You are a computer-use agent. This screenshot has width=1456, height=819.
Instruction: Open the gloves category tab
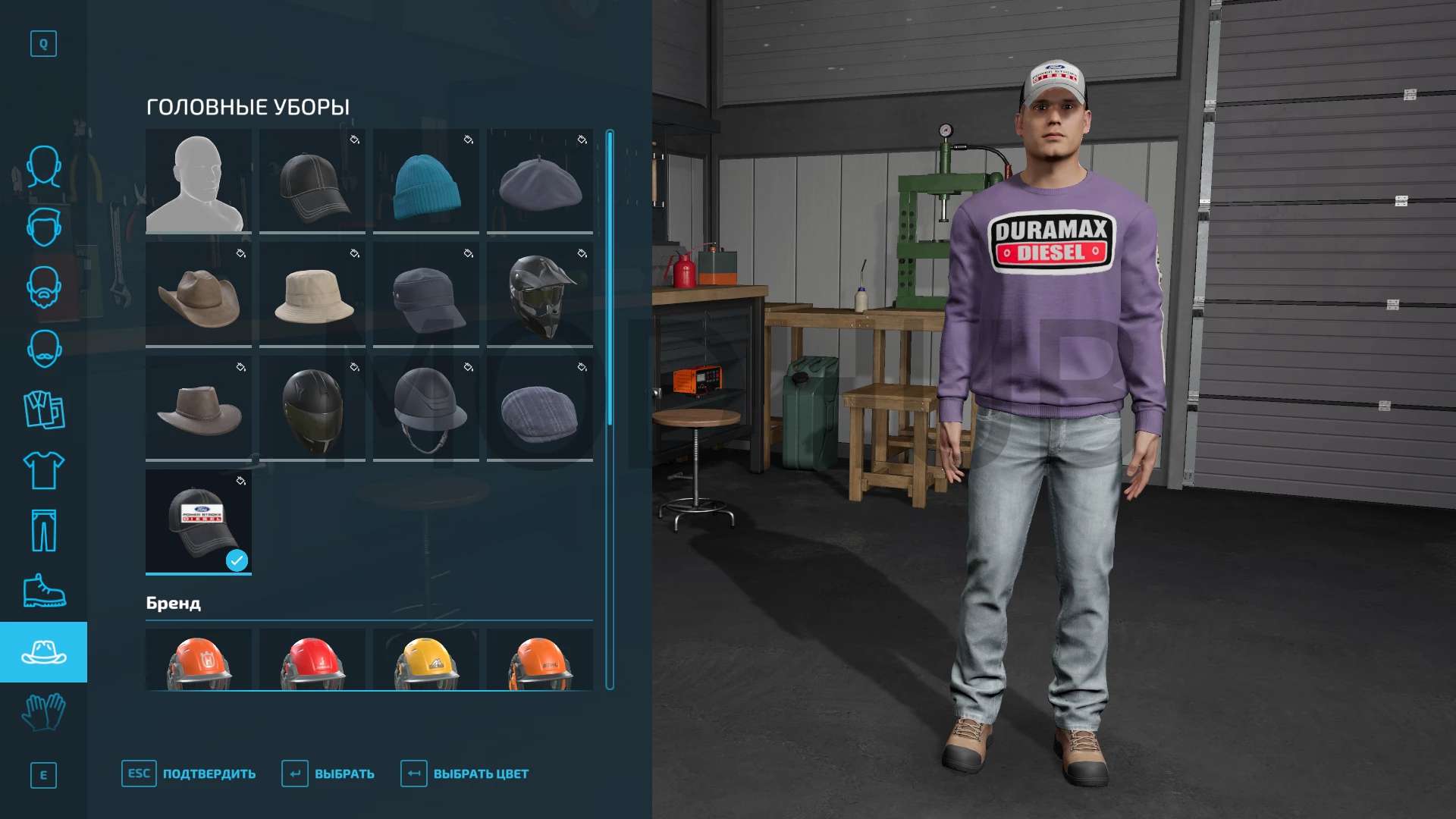(x=43, y=713)
